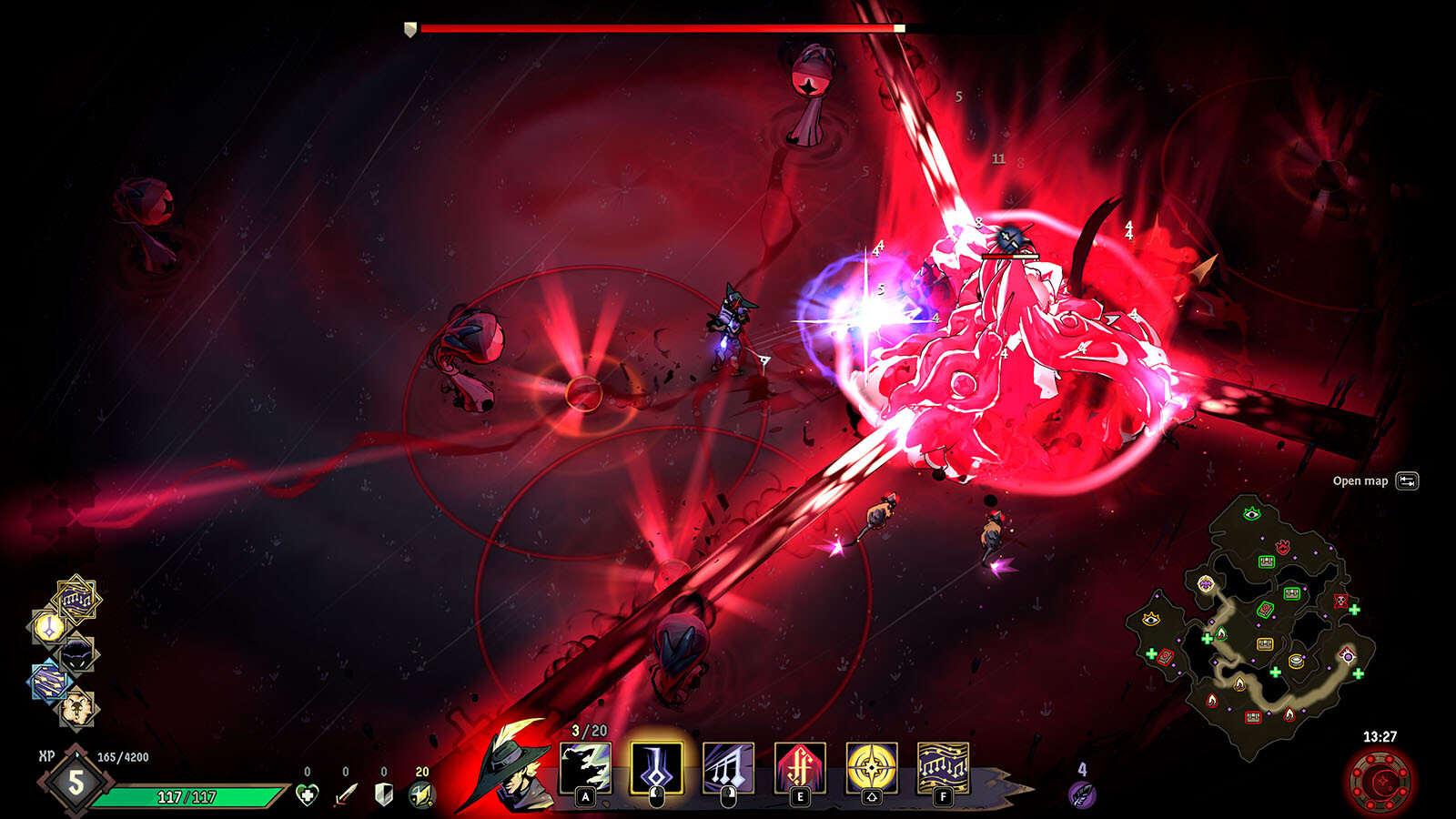Select the level 5 XP badge
The image size is (1456, 819).
[76, 781]
